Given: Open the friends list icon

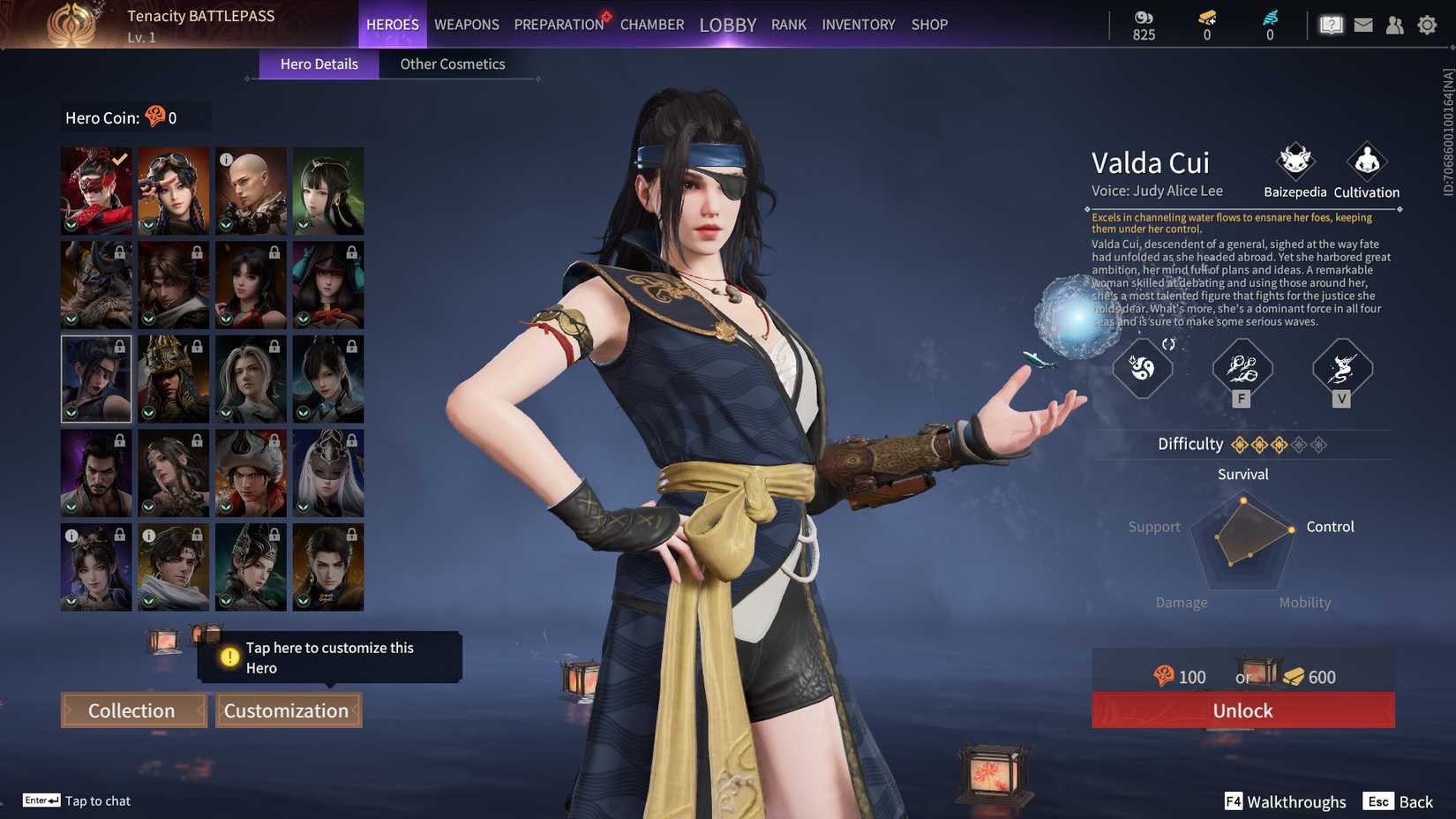Looking at the screenshot, I should click(x=1394, y=24).
